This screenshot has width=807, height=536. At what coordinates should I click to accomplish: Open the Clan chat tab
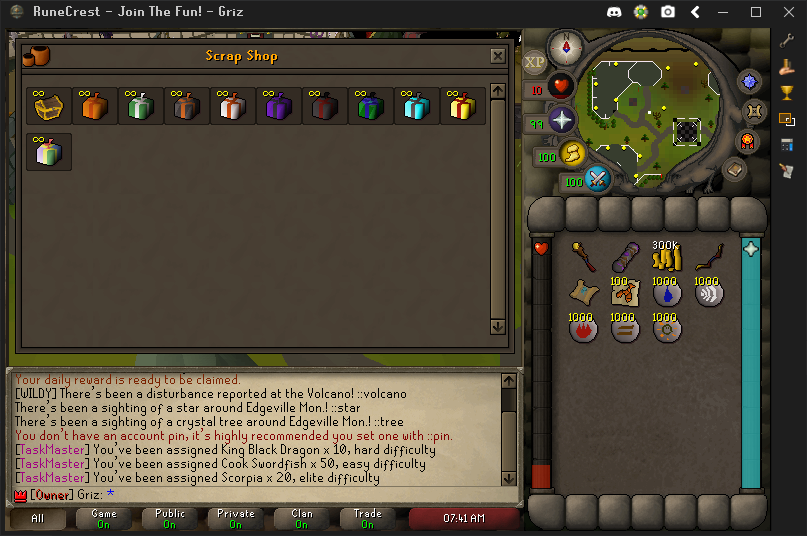pos(301,518)
